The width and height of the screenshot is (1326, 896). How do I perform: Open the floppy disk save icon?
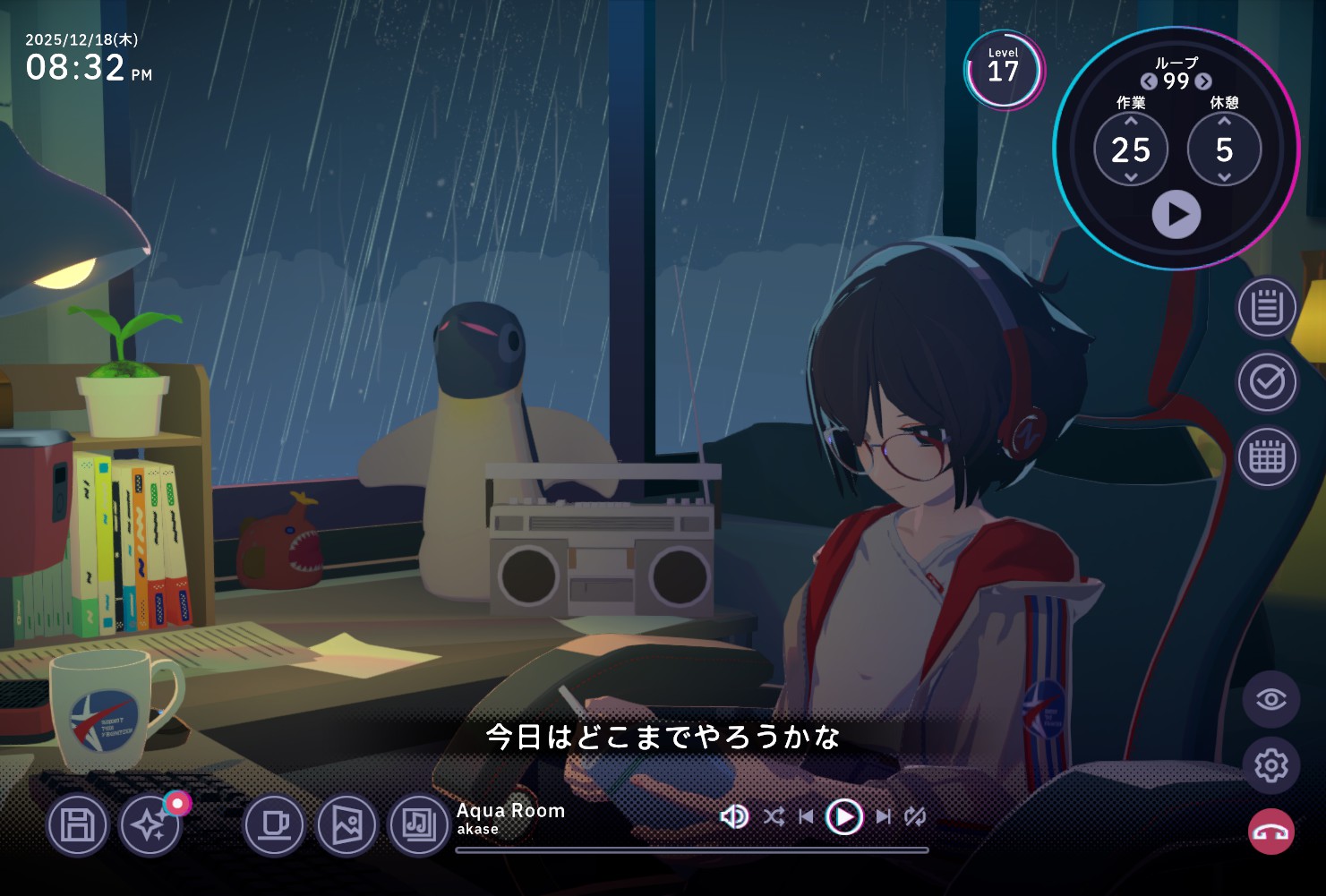click(78, 824)
